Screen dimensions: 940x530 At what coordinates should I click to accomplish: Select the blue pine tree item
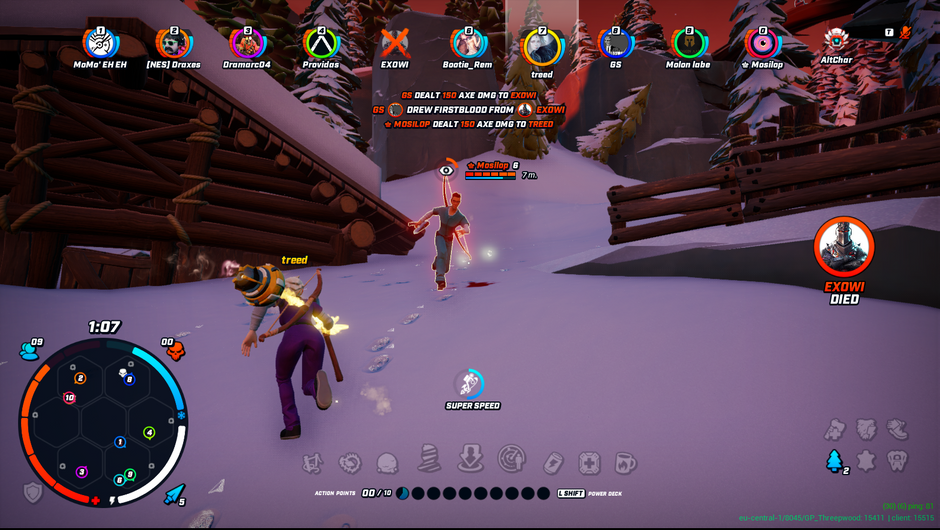click(x=833, y=461)
